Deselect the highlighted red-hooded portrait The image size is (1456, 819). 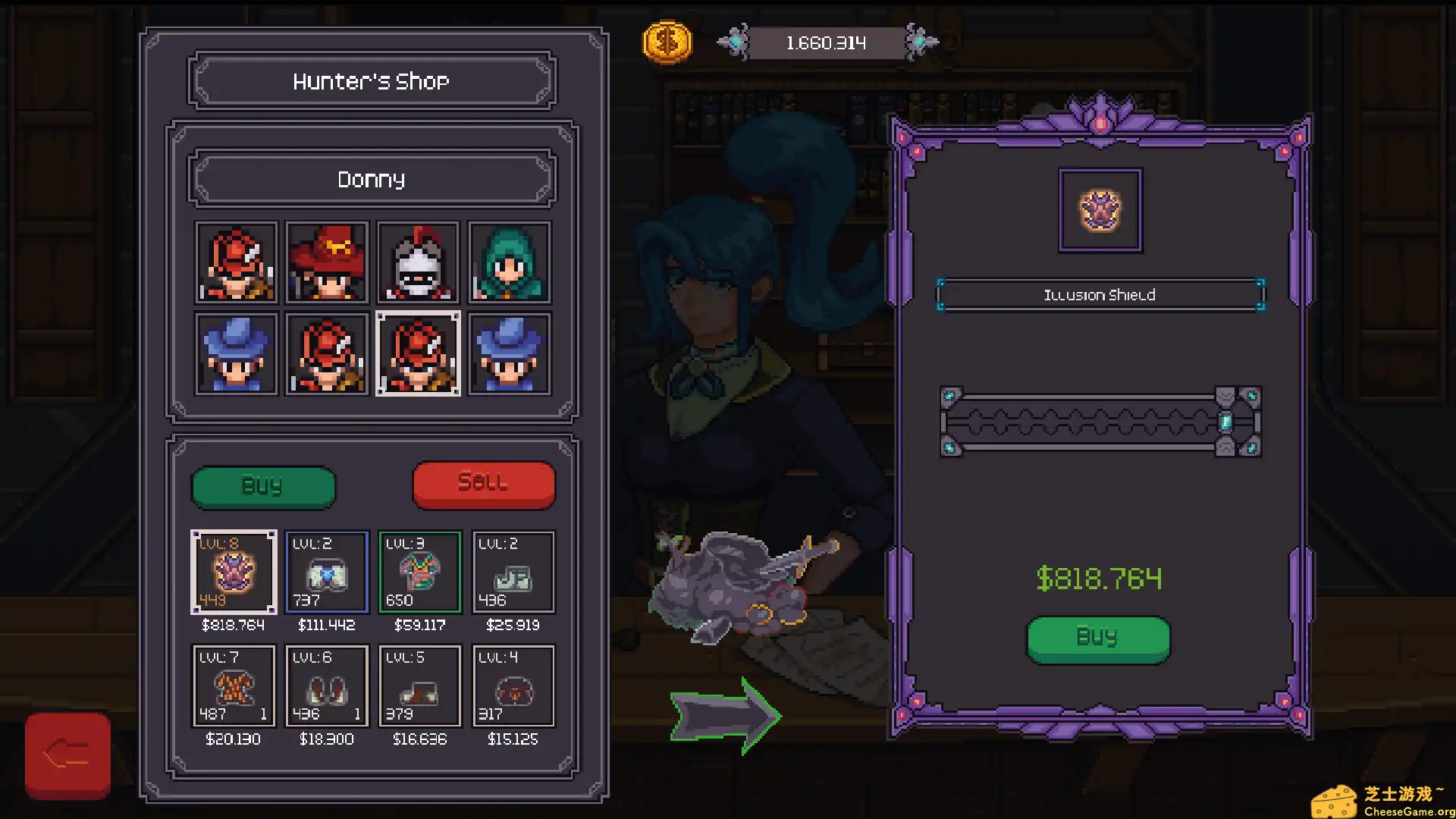point(419,353)
